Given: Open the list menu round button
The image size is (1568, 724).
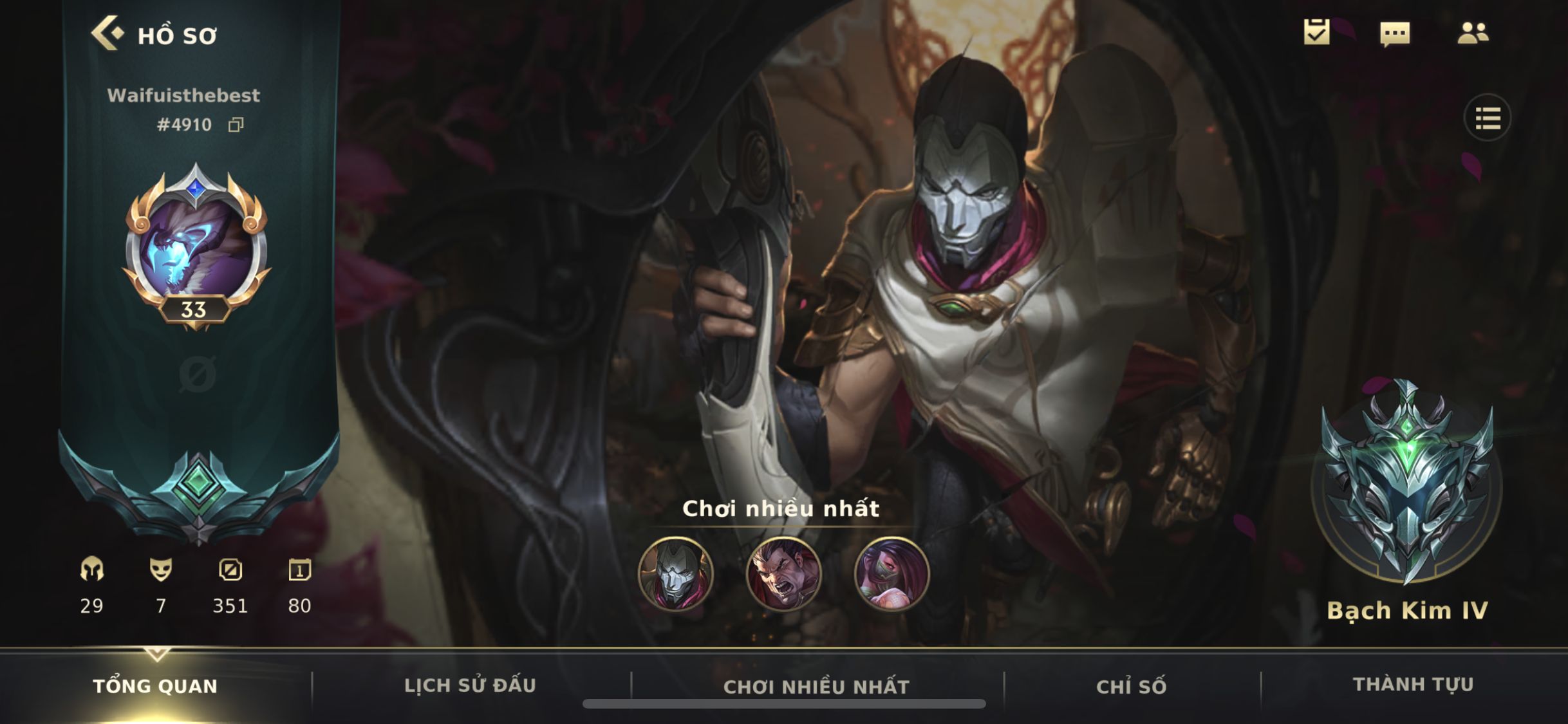Looking at the screenshot, I should [x=1488, y=118].
